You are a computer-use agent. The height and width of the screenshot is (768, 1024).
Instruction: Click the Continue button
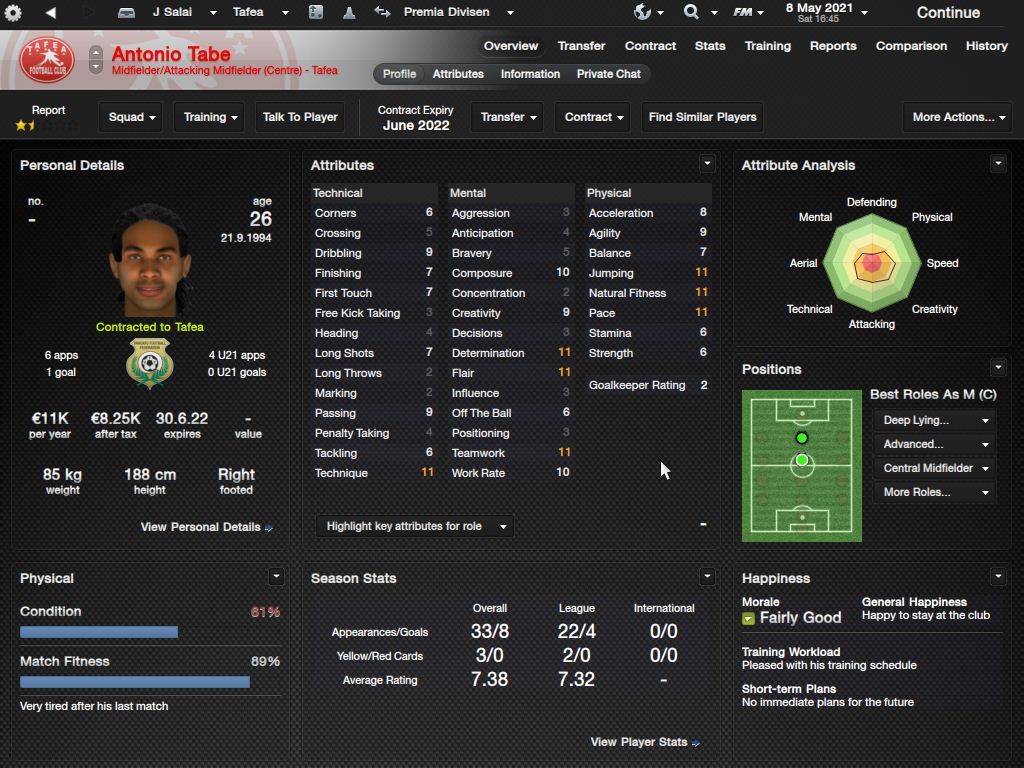pyautogui.click(x=948, y=13)
